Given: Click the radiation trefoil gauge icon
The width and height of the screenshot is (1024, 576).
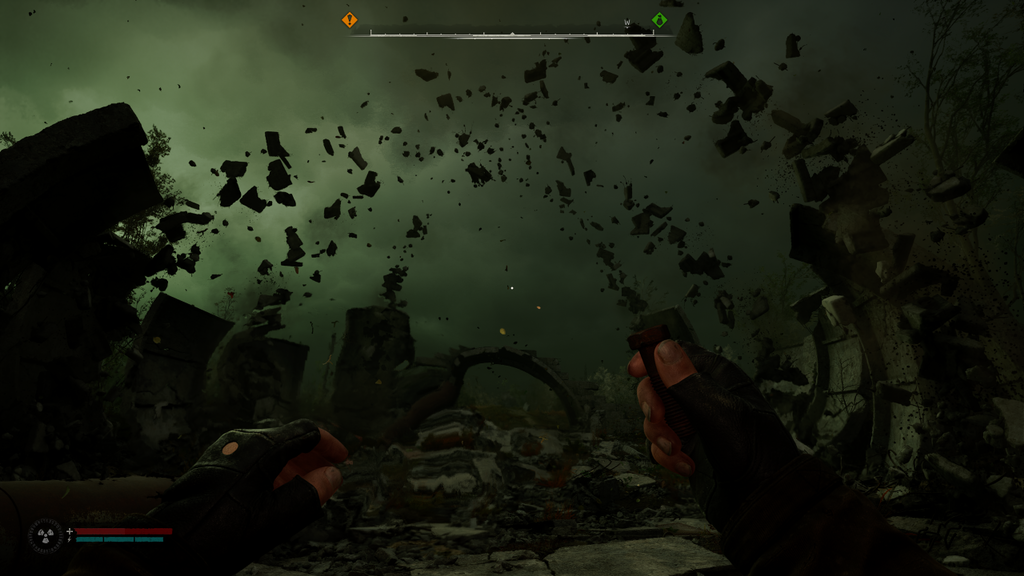Looking at the screenshot, I should tap(45, 535).
